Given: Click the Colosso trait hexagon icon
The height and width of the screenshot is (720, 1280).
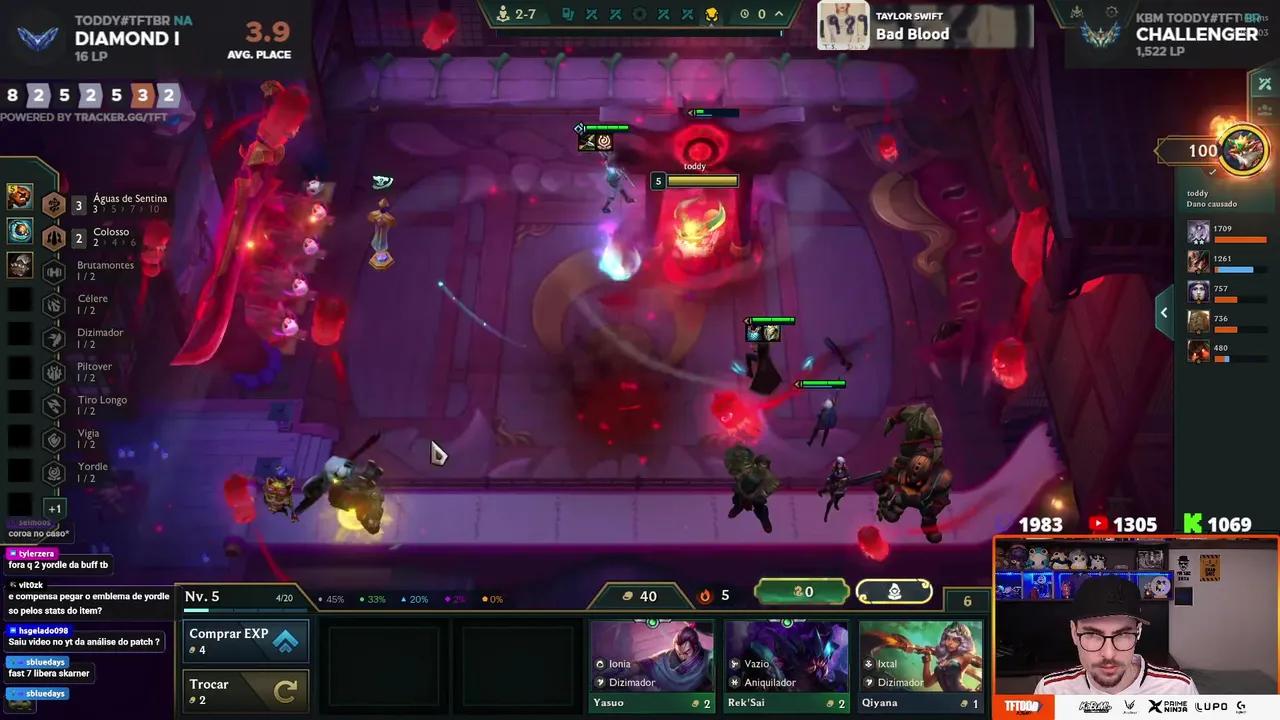Looking at the screenshot, I should click(54, 238).
